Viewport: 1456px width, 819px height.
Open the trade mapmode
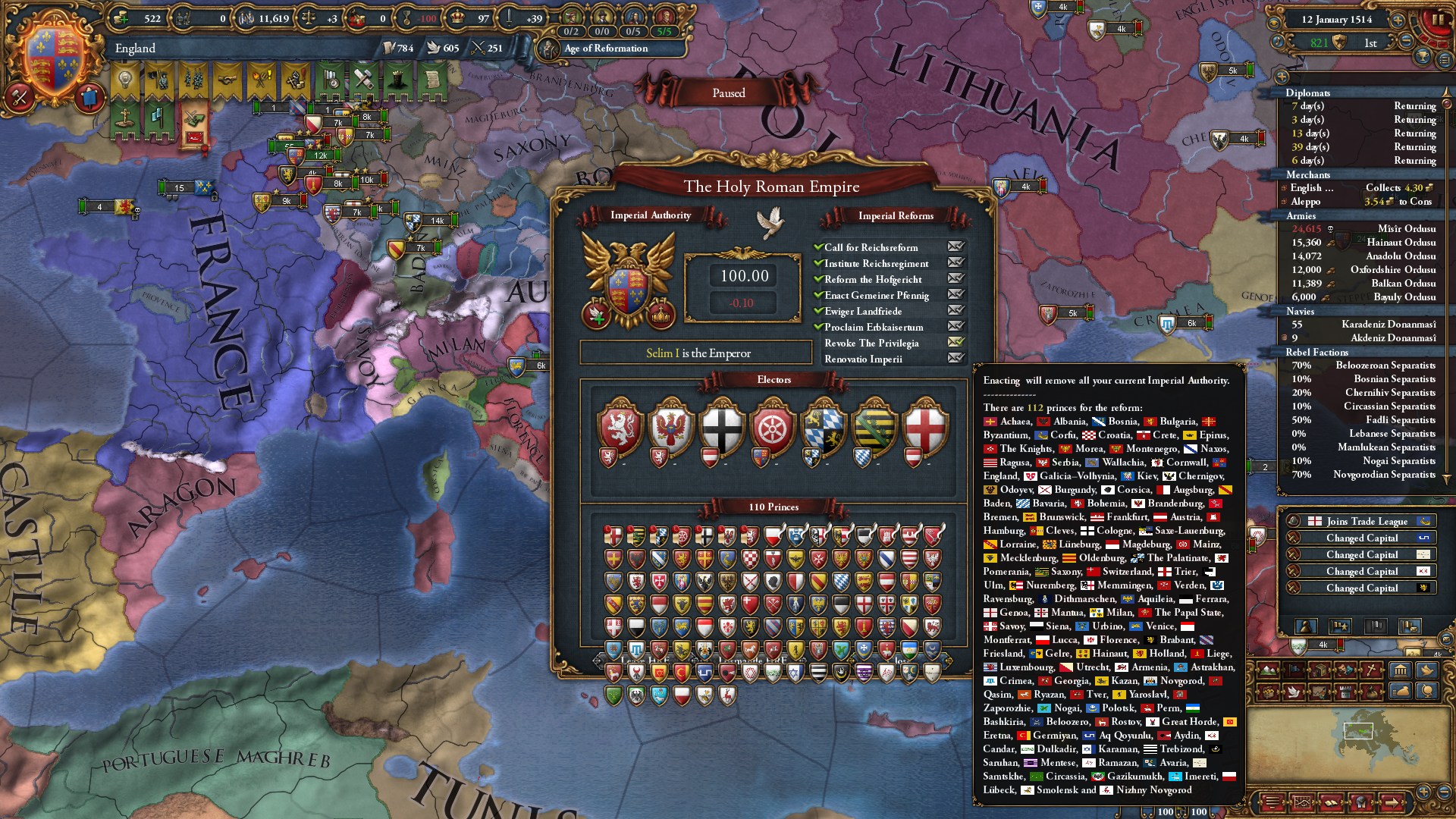point(1320,669)
